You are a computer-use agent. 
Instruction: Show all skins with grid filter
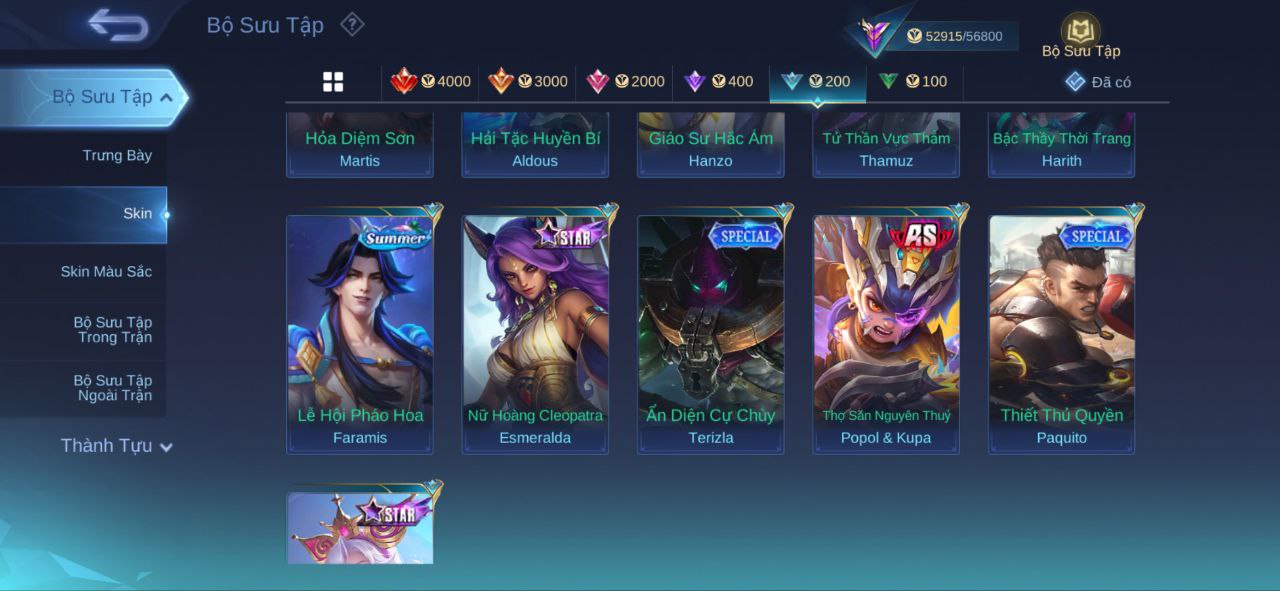pyautogui.click(x=333, y=82)
